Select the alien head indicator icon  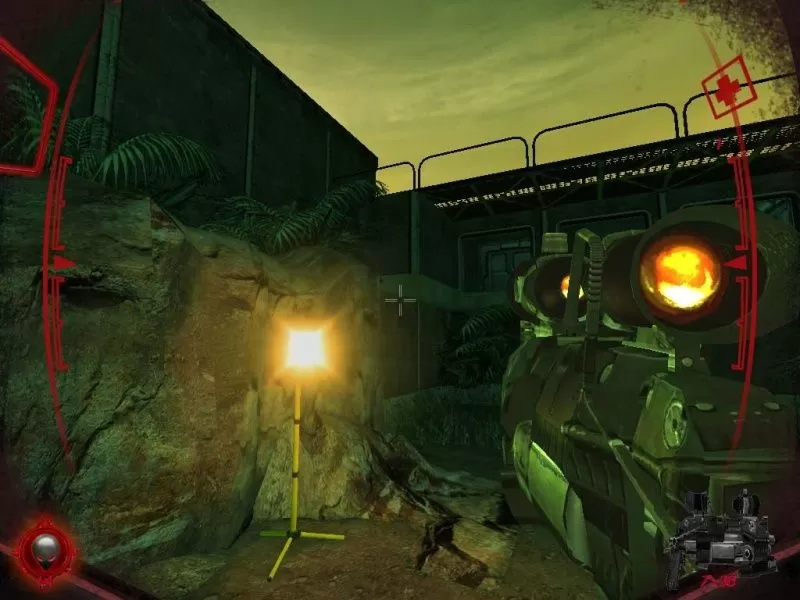46,547
